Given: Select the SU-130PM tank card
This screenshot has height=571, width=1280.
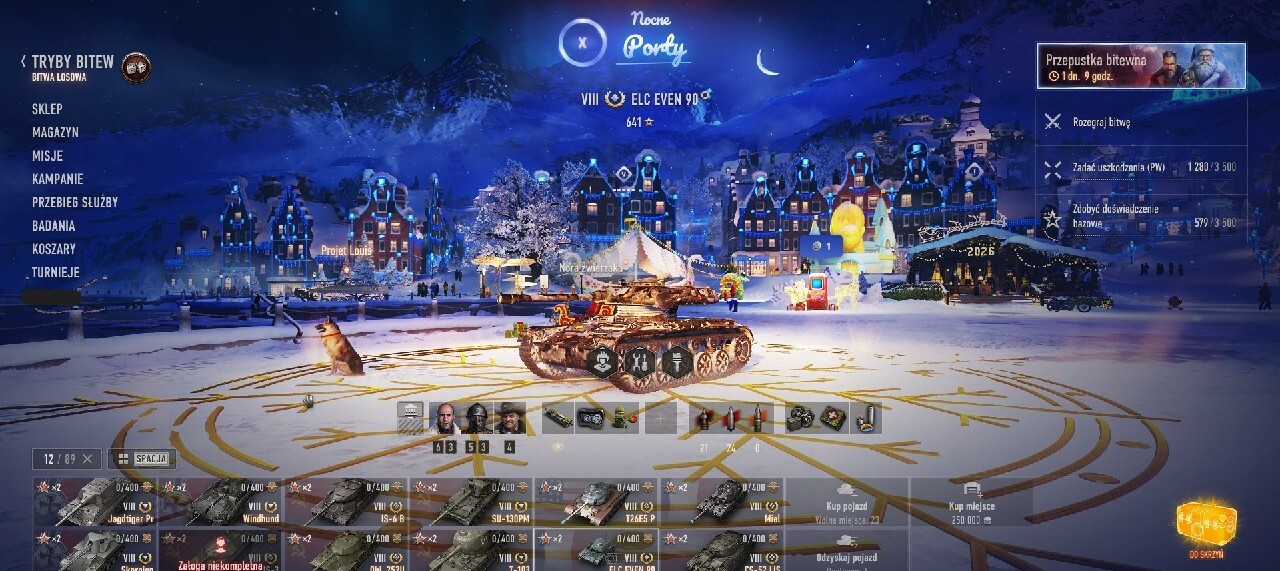Looking at the screenshot, I should pyautogui.click(x=471, y=502).
